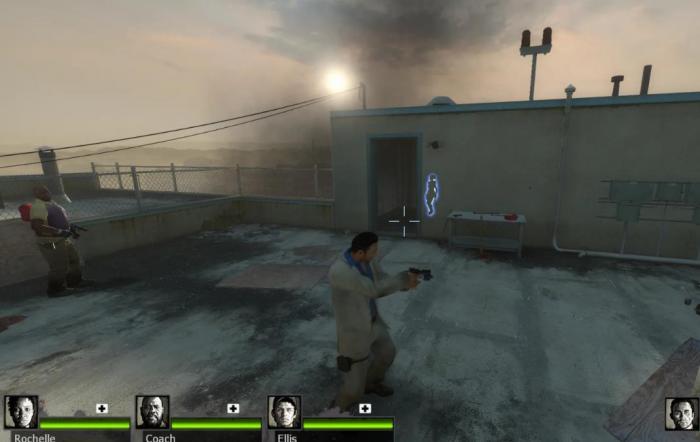Select Rochelle's teammate portrait
This screenshot has width=700, height=442.
(x=20, y=412)
